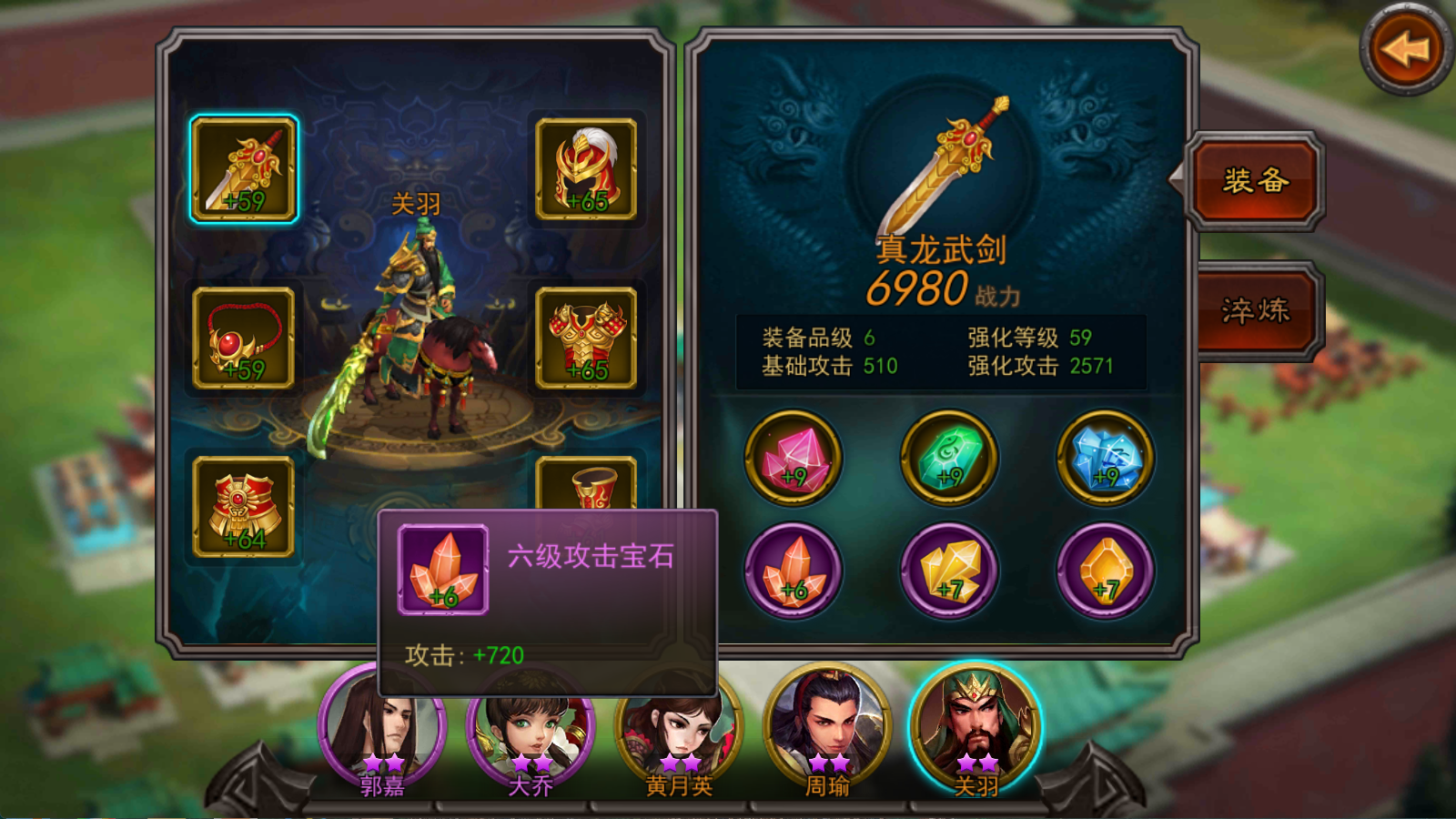Open the 淬炼 refinement tab
This screenshot has height=819, width=1456.
click(1256, 309)
